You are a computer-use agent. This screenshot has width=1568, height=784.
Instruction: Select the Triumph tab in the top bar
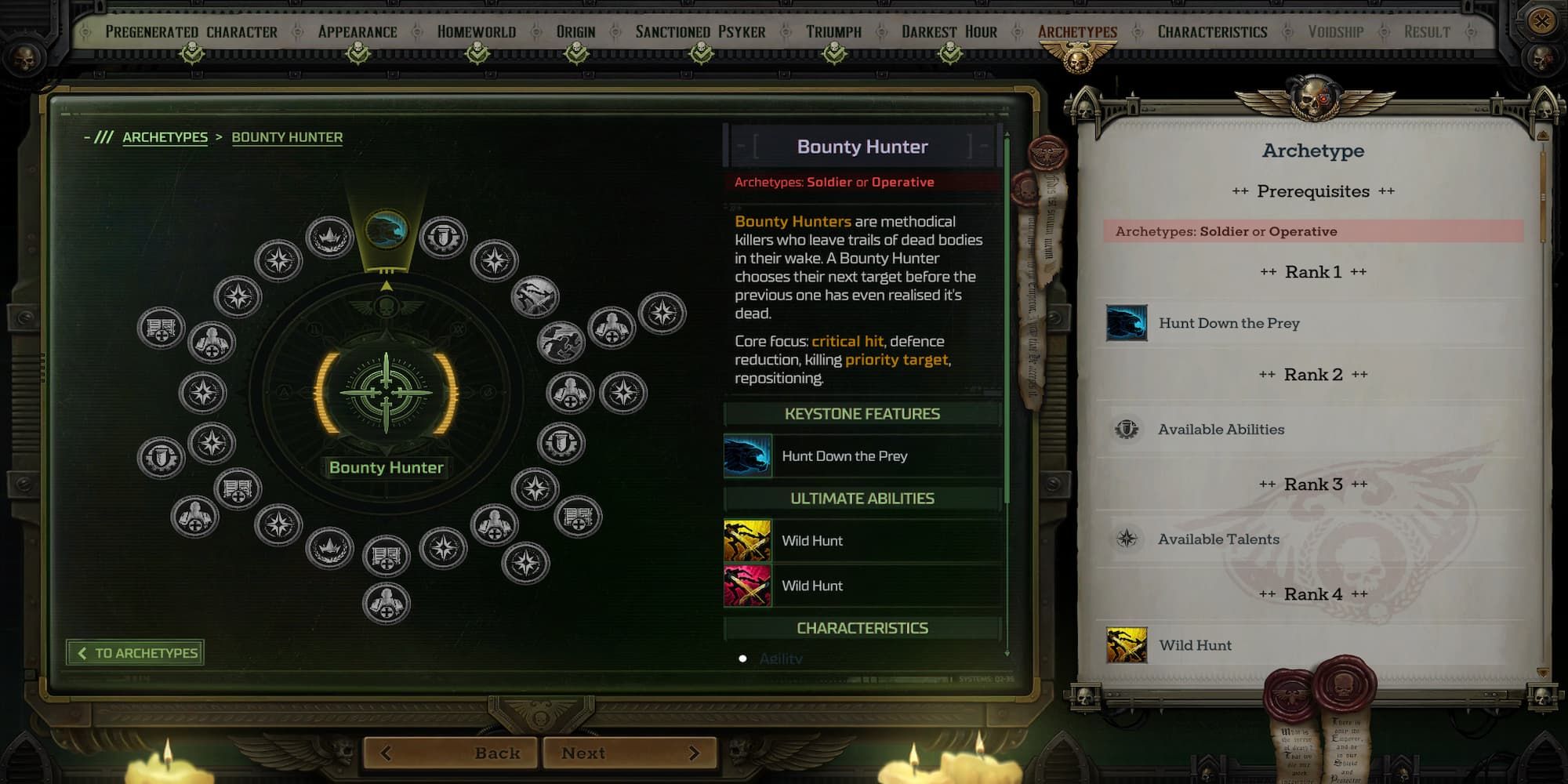click(x=833, y=31)
